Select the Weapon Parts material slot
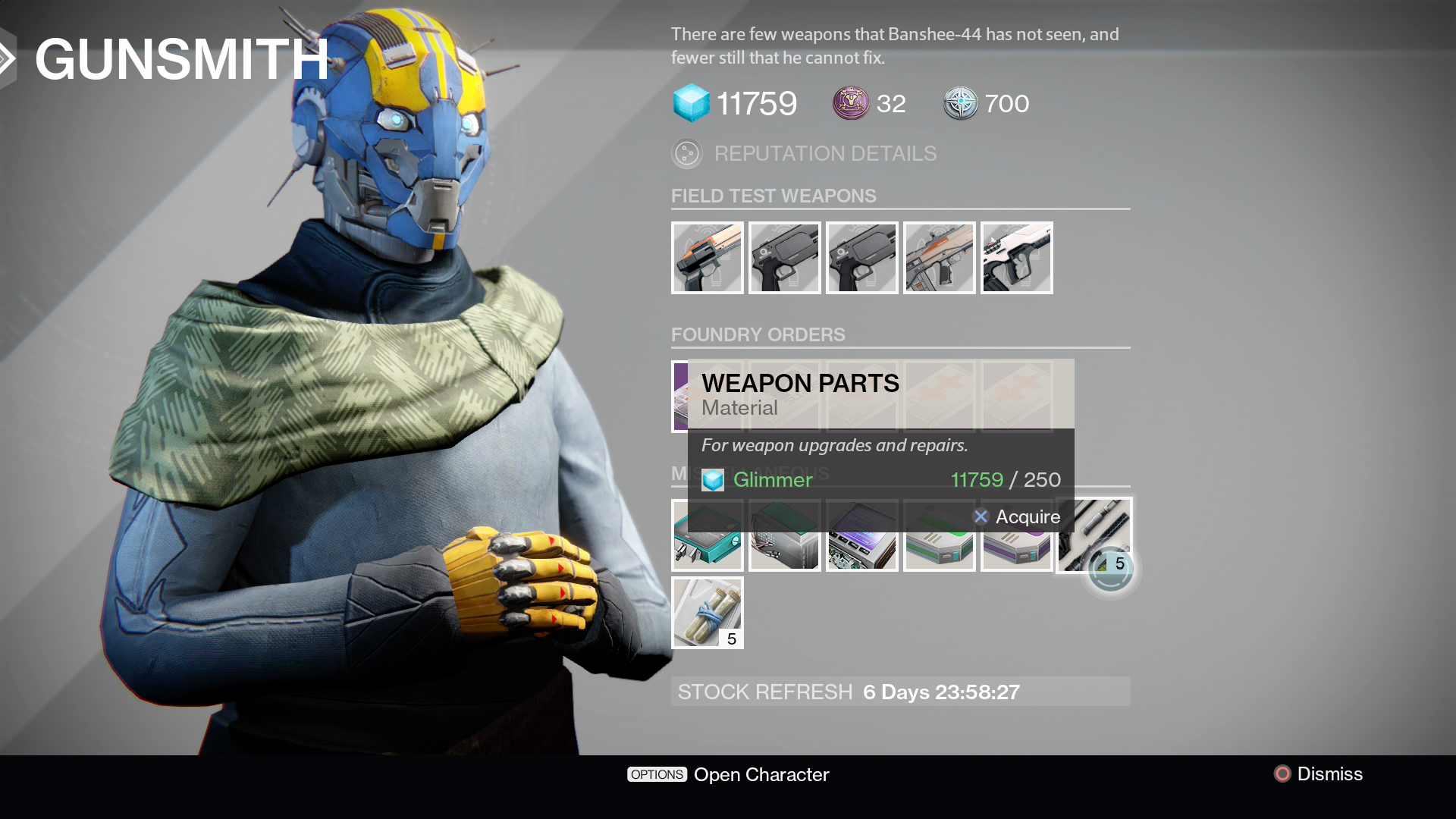 coord(1094,535)
